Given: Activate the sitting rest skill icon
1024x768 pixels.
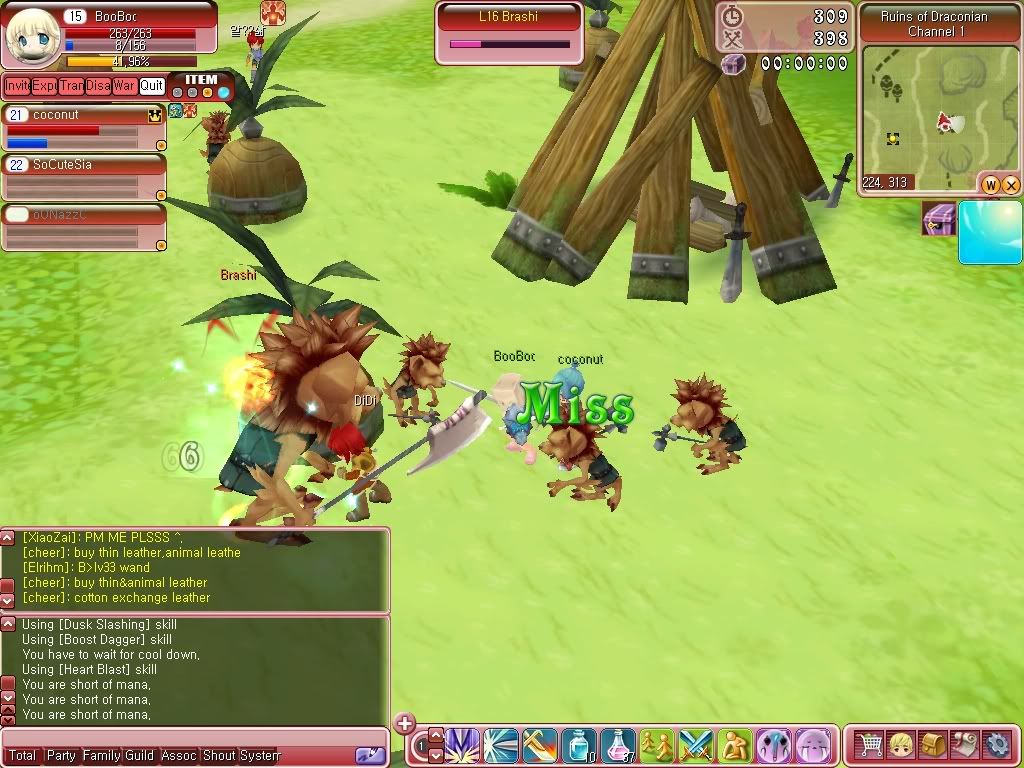Looking at the screenshot, I should pyautogui.click(x=735, y=746).
